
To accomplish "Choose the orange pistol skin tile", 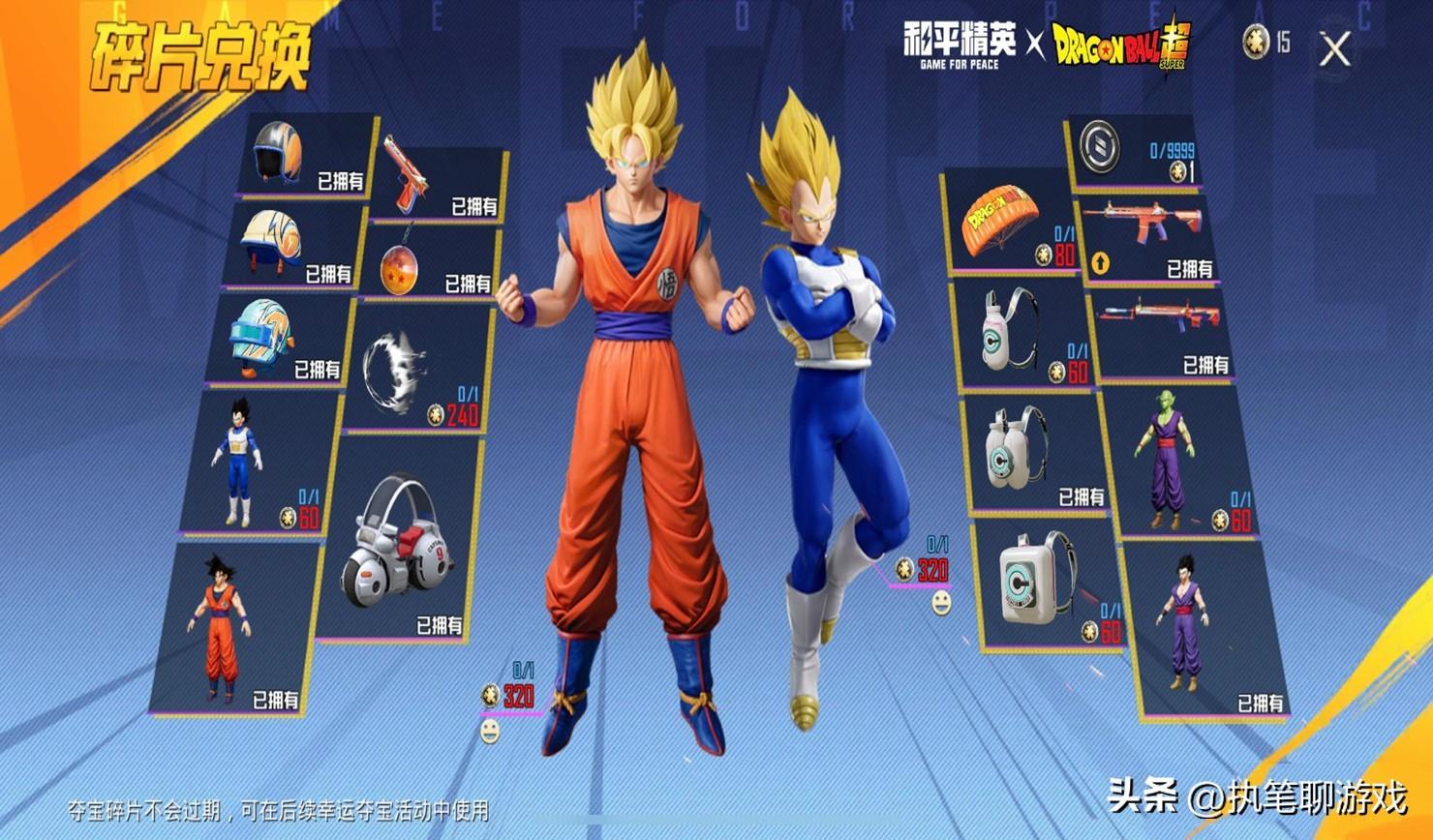I will pos(440,182).
